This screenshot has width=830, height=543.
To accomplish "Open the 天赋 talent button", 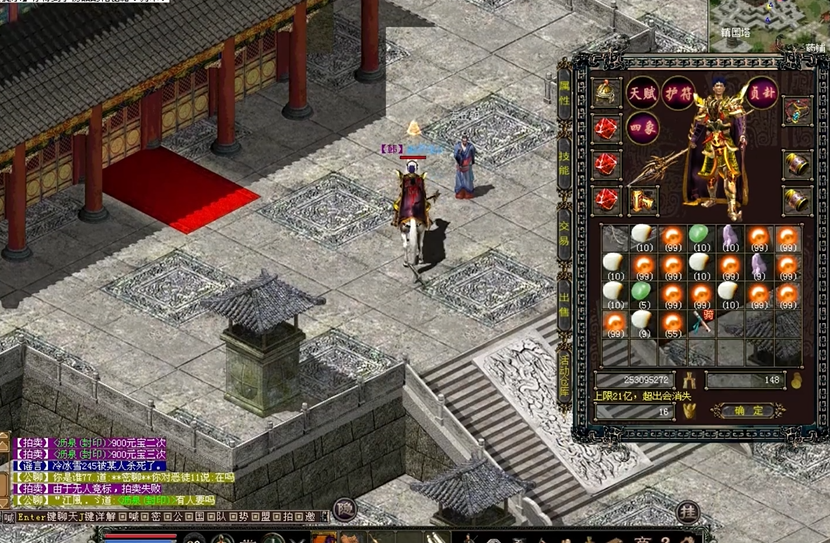I will (x=641, y=93).
